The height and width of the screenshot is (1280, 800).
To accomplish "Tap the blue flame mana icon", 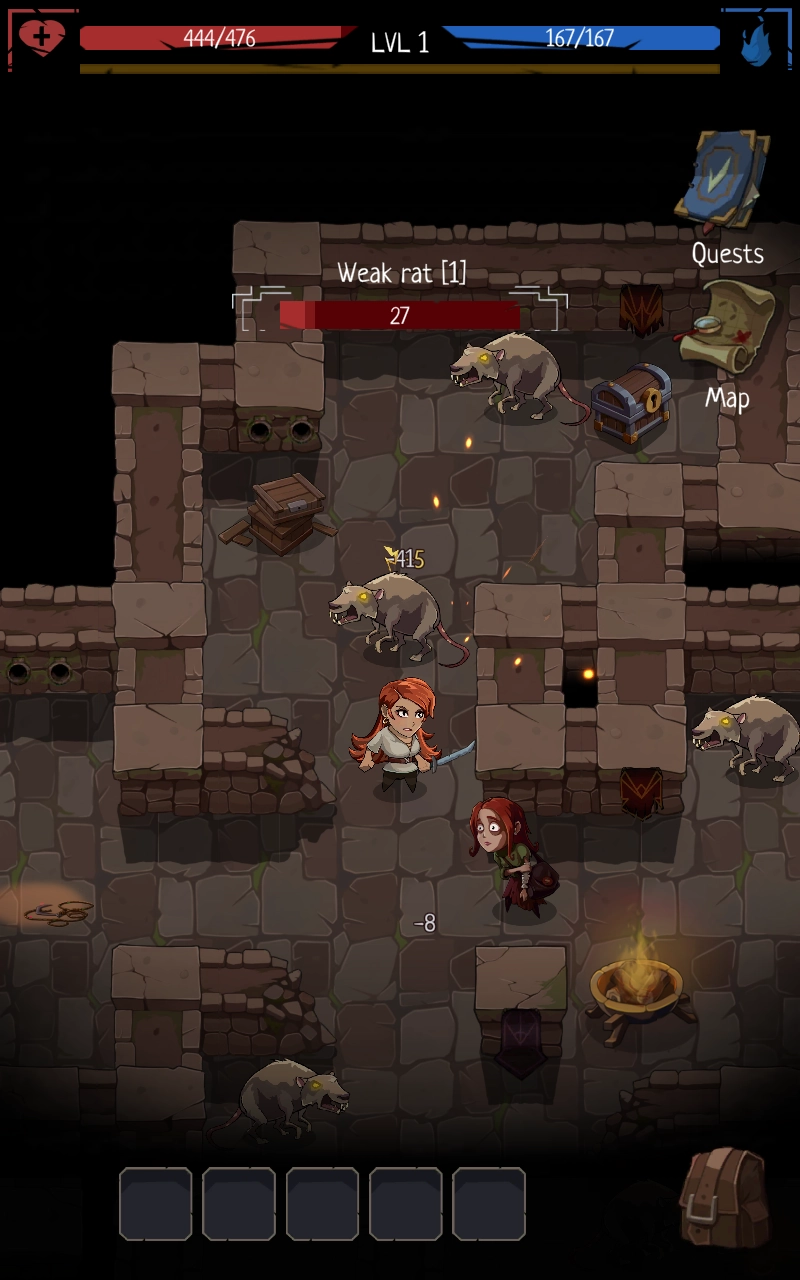I will 757,42.
